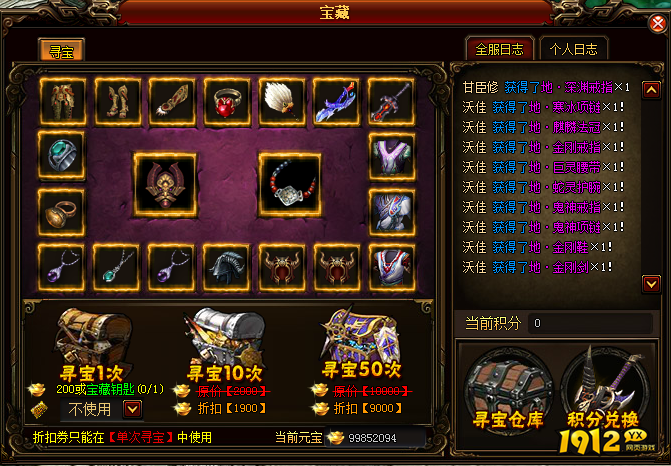This screenshot has height=466, width=671.
Task: Select the large crown helmet prize
Action: pos(167,184)
